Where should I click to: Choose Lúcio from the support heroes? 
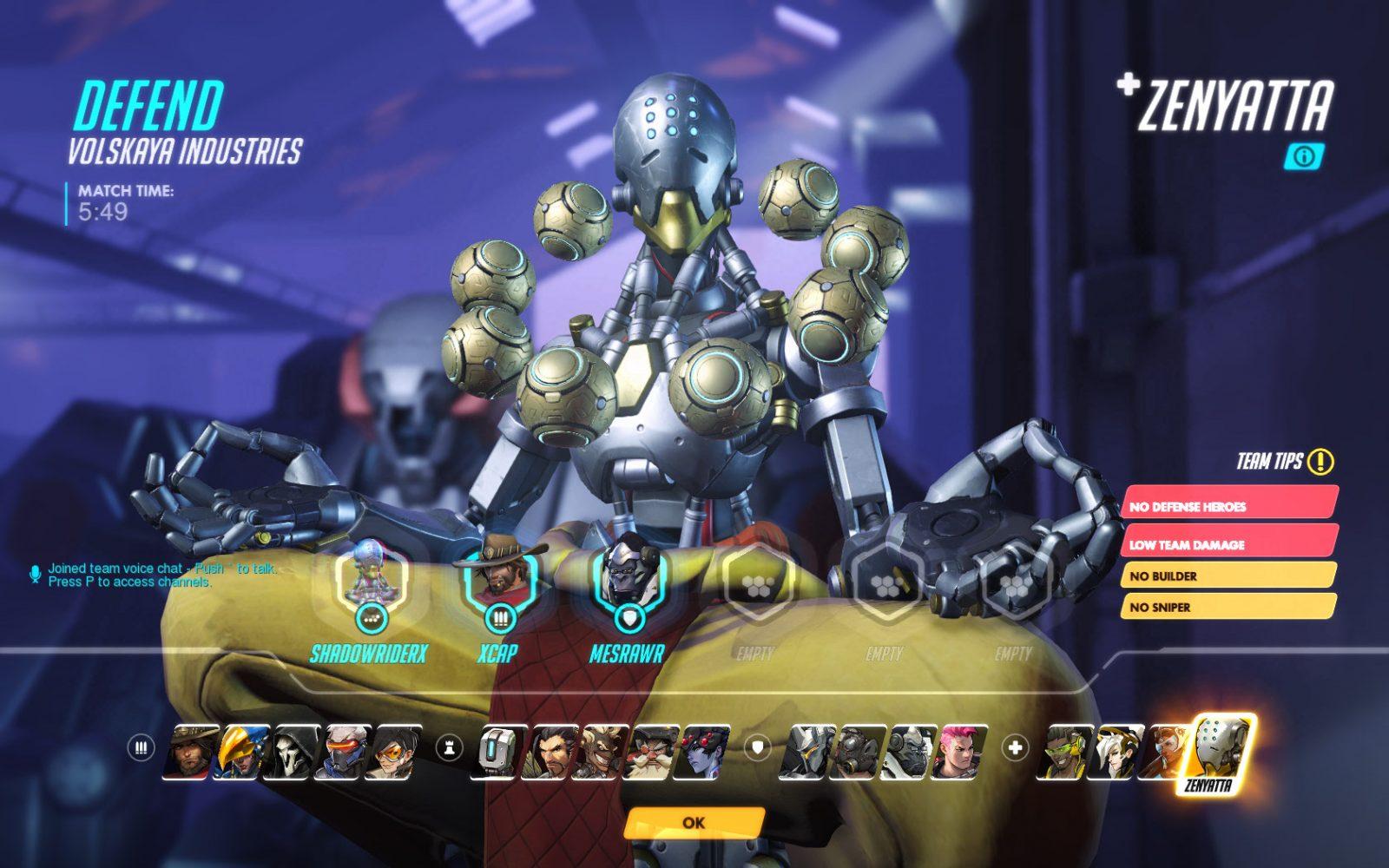pos(1064,752)
